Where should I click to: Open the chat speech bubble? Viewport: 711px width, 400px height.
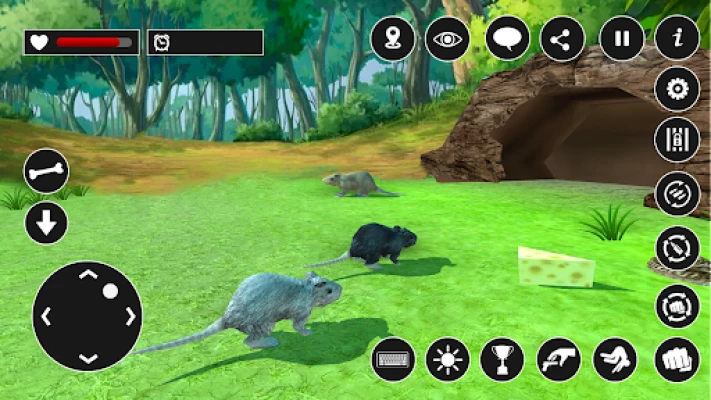pyautogui.click(x=508, y=40)
